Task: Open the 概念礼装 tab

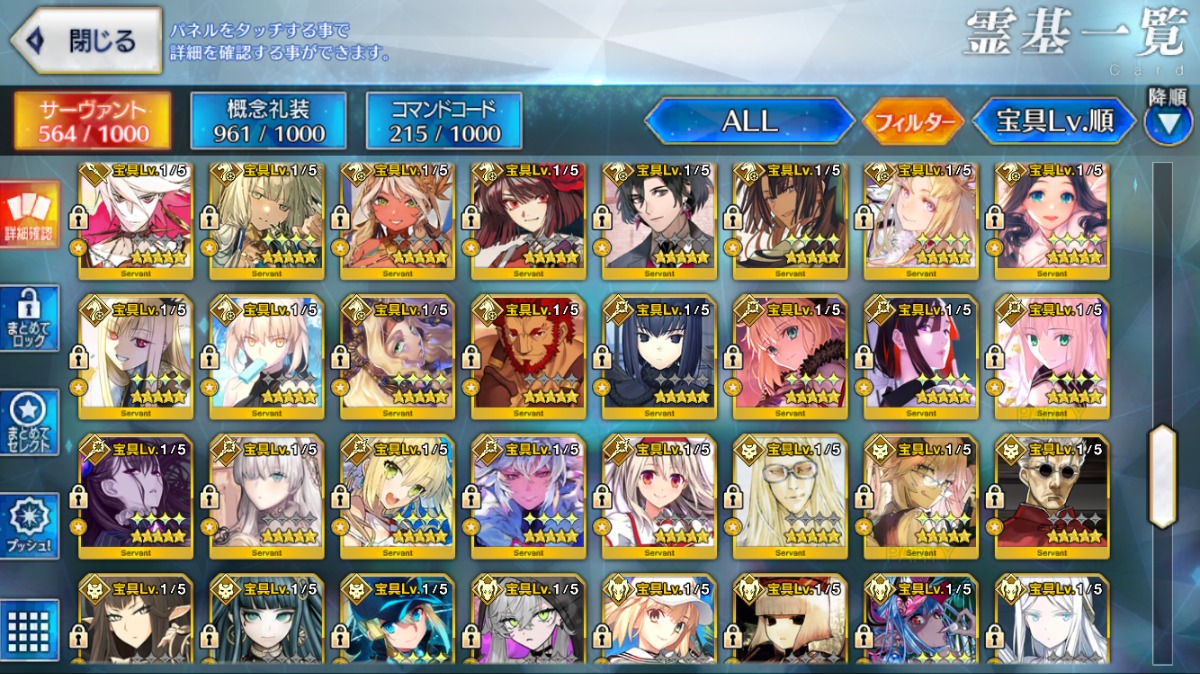Action: [268, 121]
